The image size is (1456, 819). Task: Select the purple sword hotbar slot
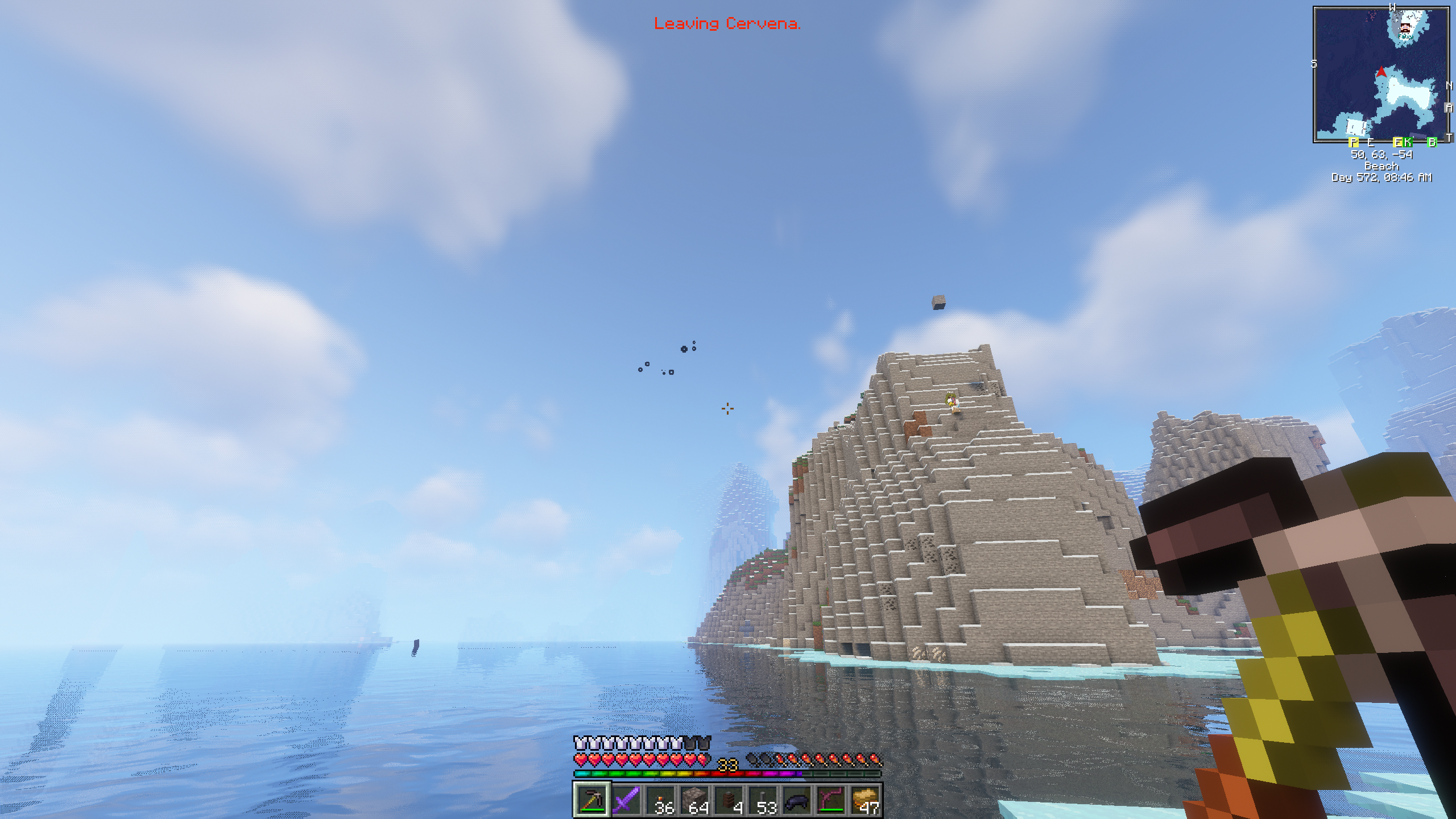[626, 800]
